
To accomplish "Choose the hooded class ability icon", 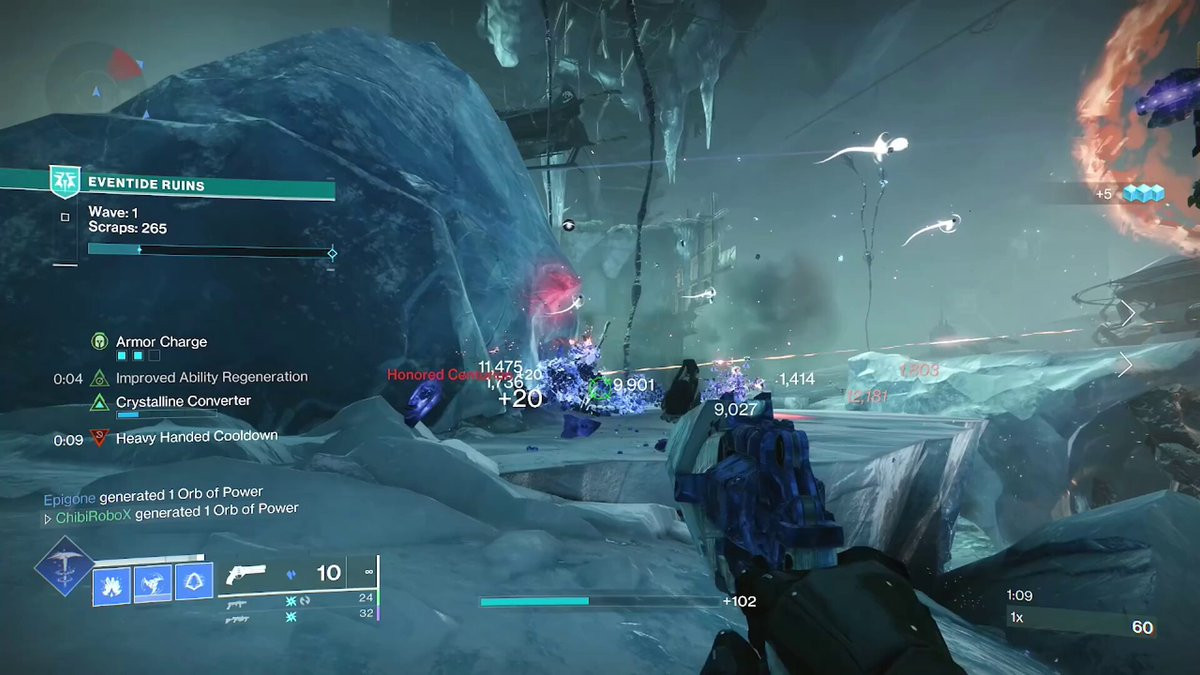I will (194, 582).
